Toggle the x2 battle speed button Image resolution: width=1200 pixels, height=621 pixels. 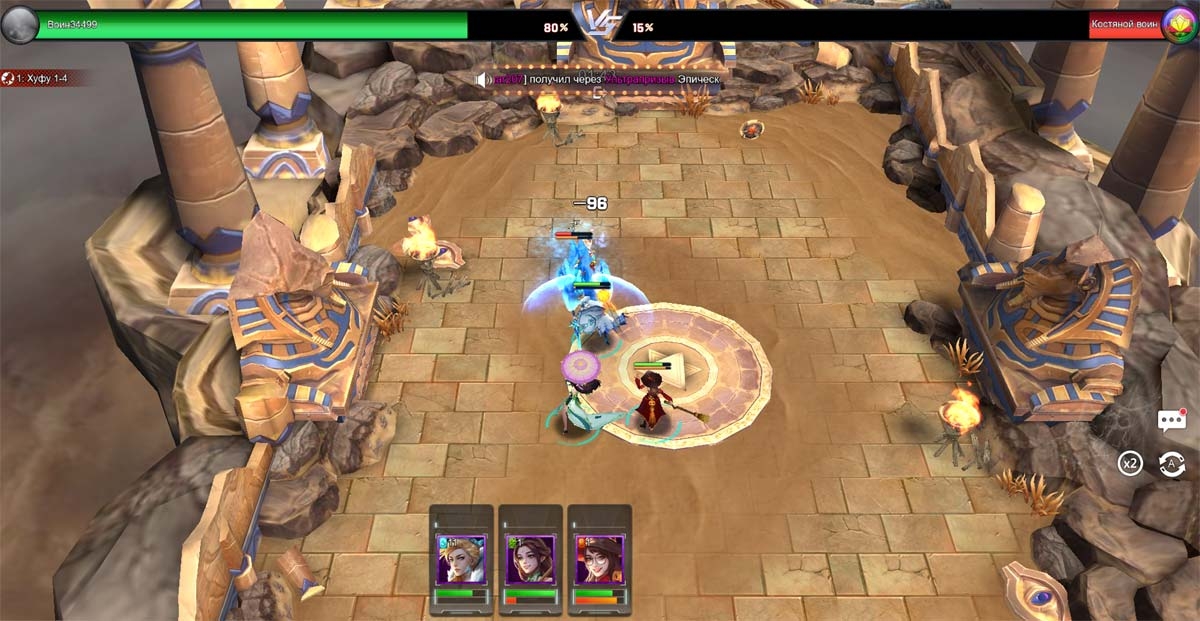pos(1130,464)
